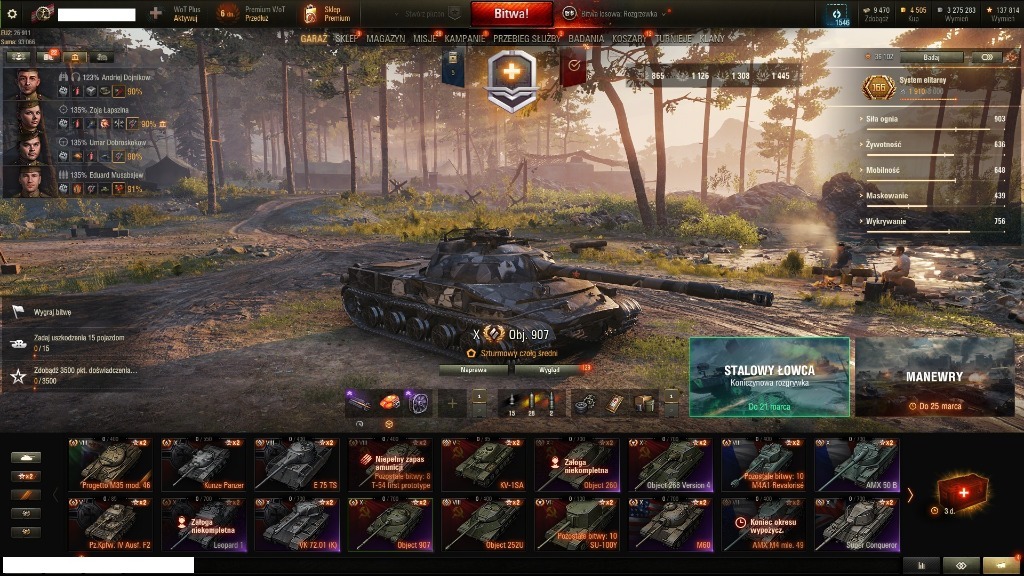The height and width of the screenshot is (576, 1024).
Task: Switch to the SKLEP tab
Action: tap(346, 39)
